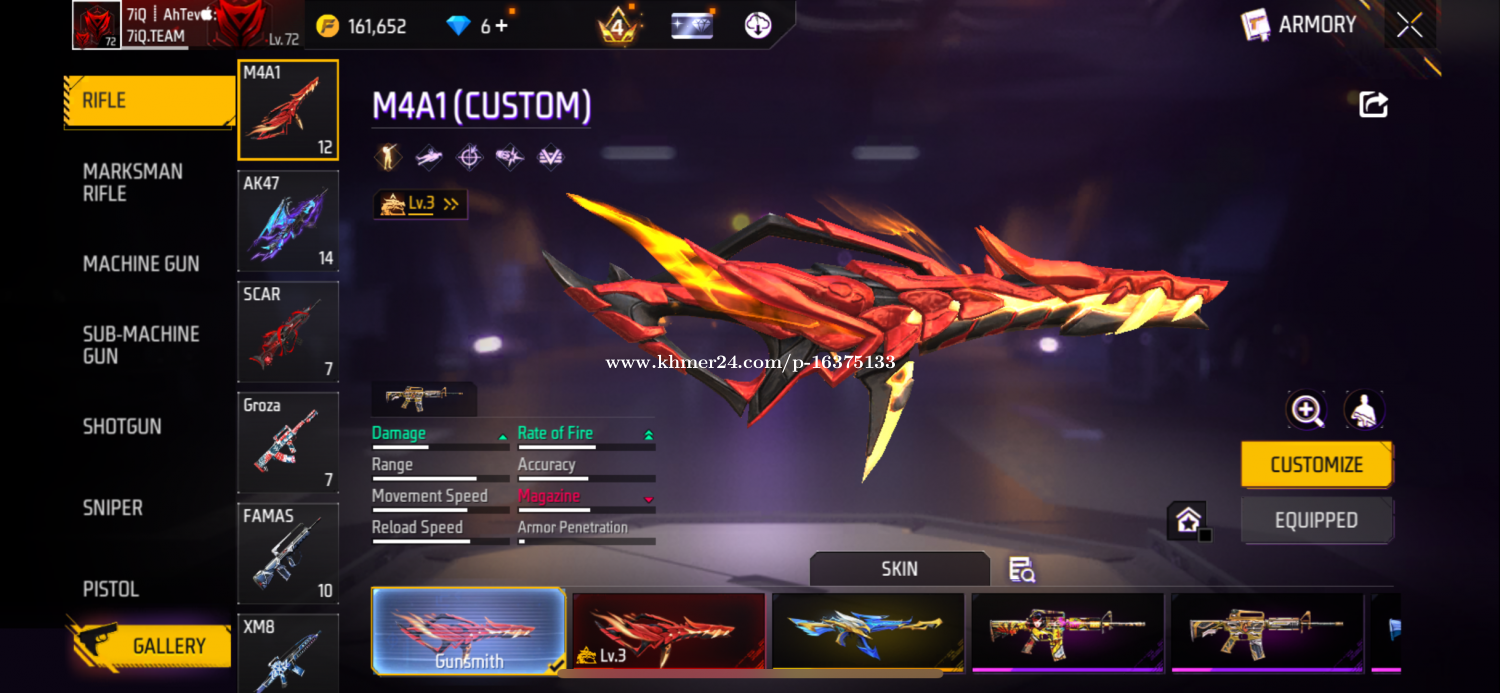Open the Machine Gun category
Viewport: 1500px width, 693px height.
[x=141, y=264]
